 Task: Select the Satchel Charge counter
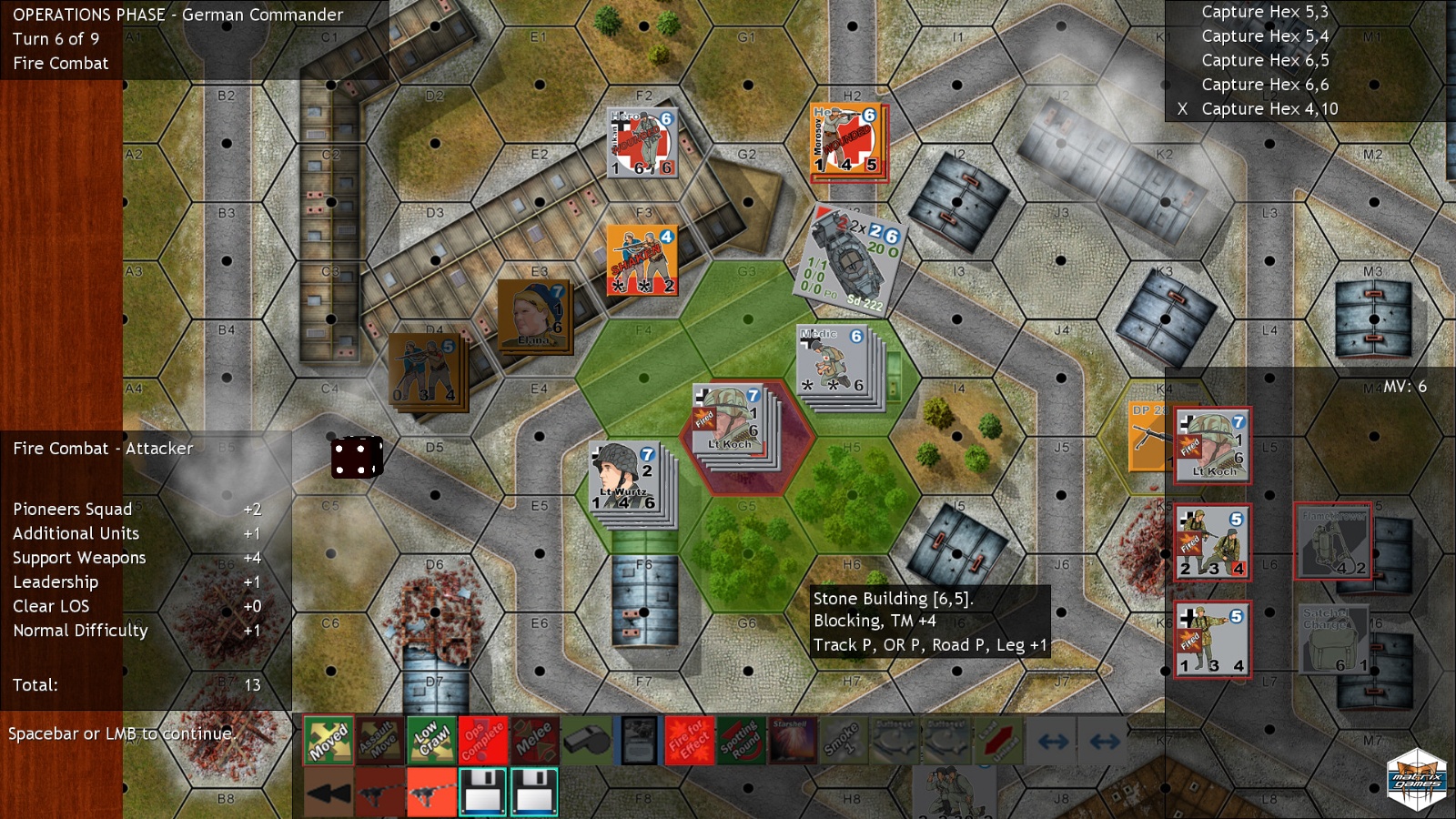(x=1332, y=639)
